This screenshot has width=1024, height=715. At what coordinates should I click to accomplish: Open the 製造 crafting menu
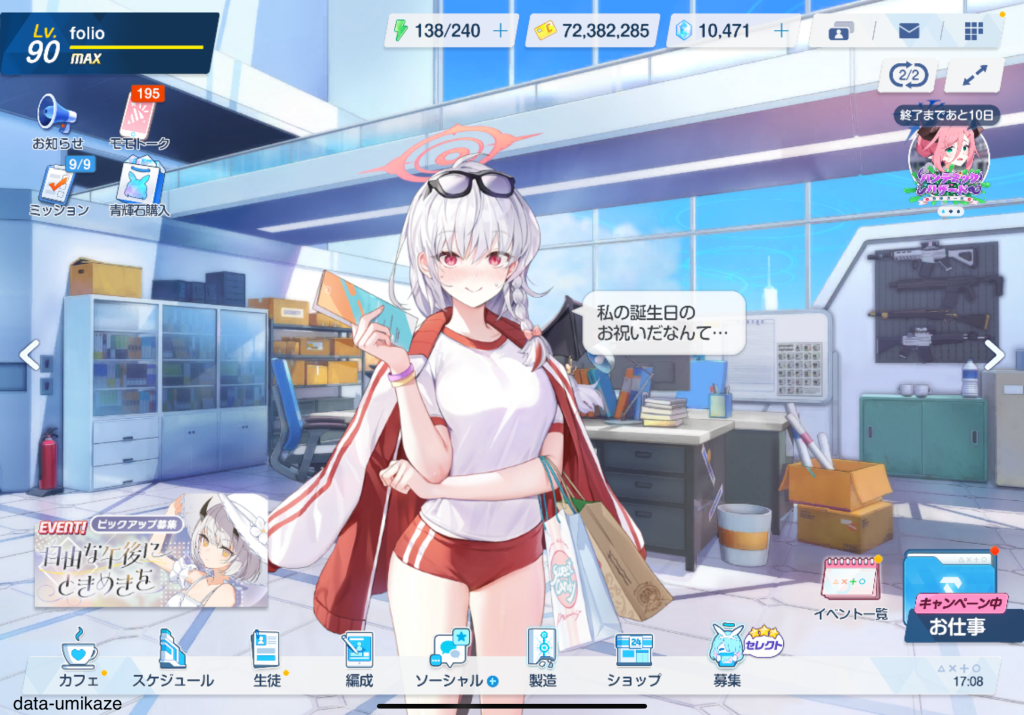click(542, 658)
